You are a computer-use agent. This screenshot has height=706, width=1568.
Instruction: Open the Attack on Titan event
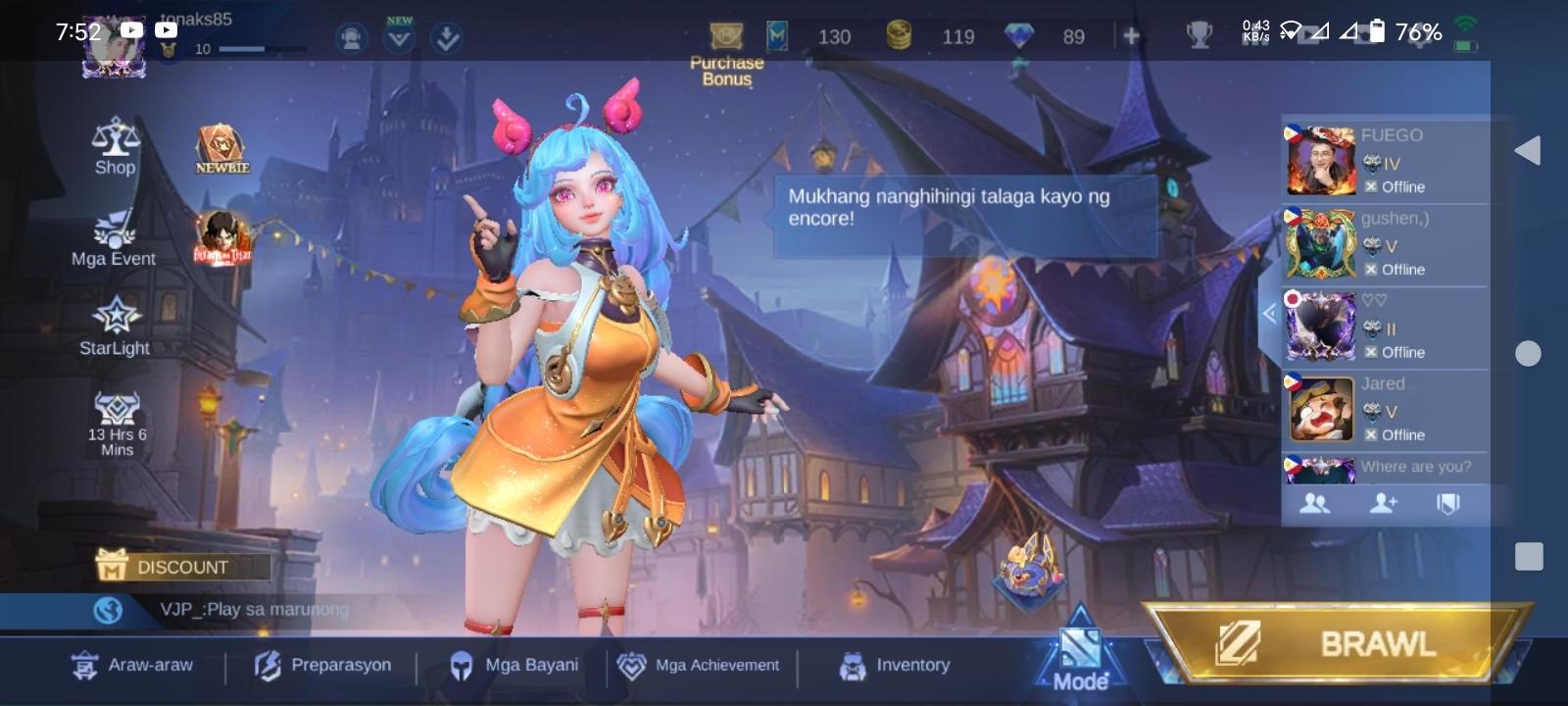(x=220, y=238)
